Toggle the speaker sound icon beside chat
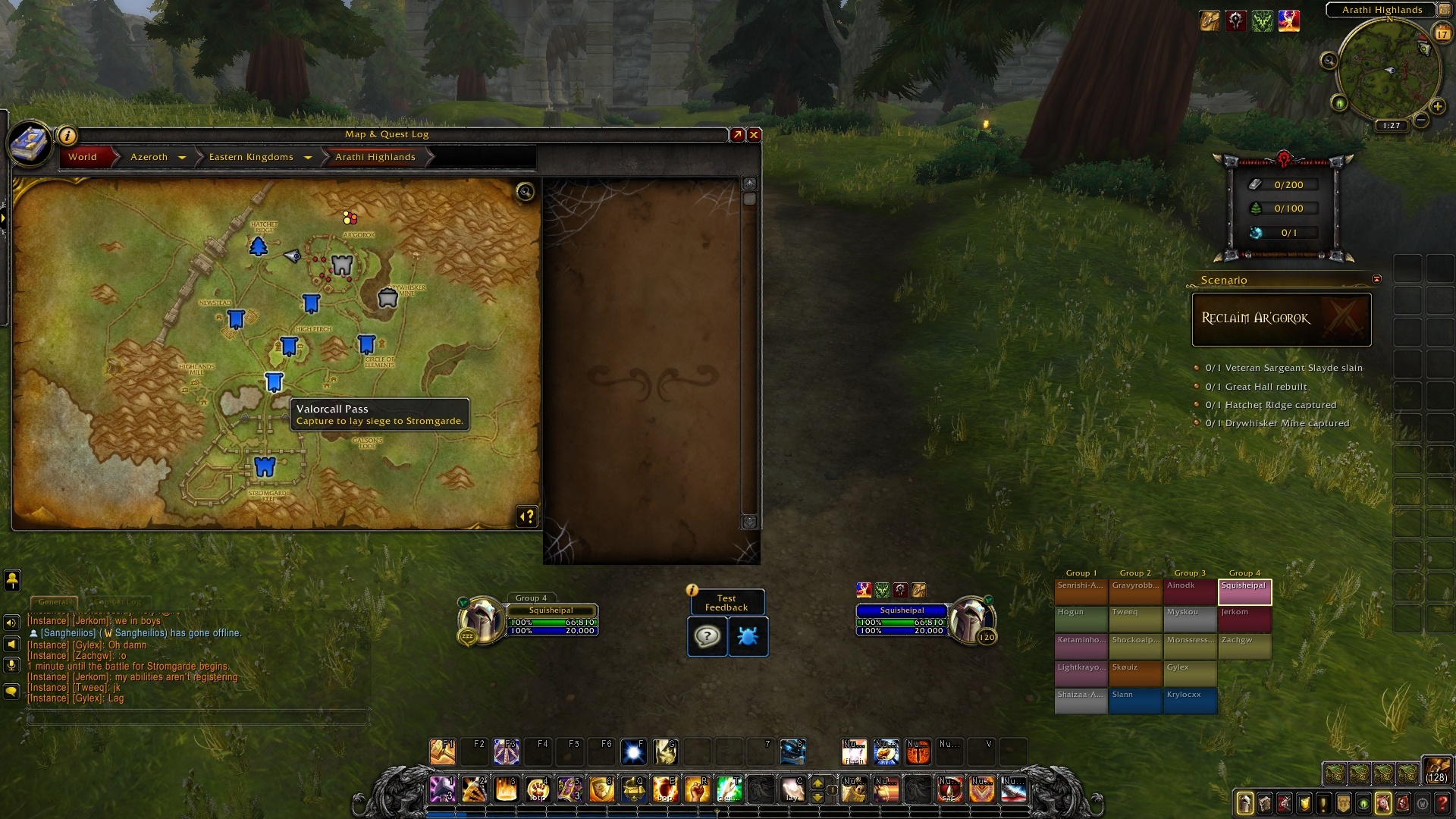The width and height of the screenshot is (1456, 819). point(11,622)
